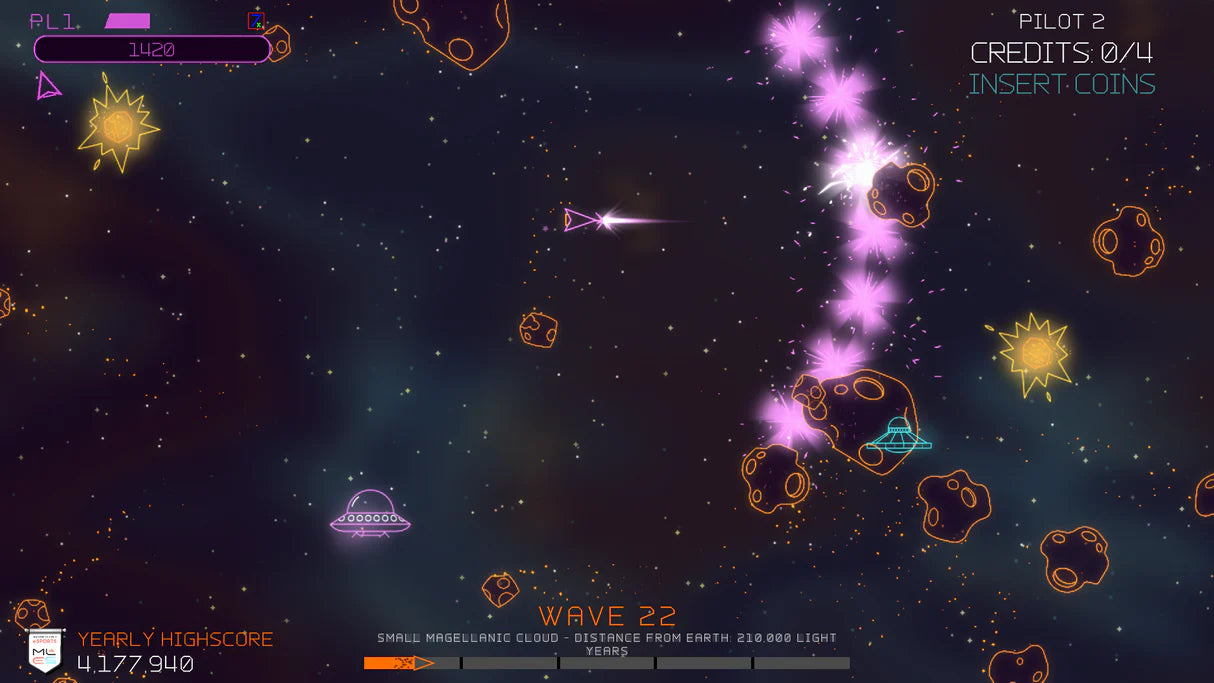Click the small square icon beside the PL1 bar
1214x683 pixels.
click(256, 20)
